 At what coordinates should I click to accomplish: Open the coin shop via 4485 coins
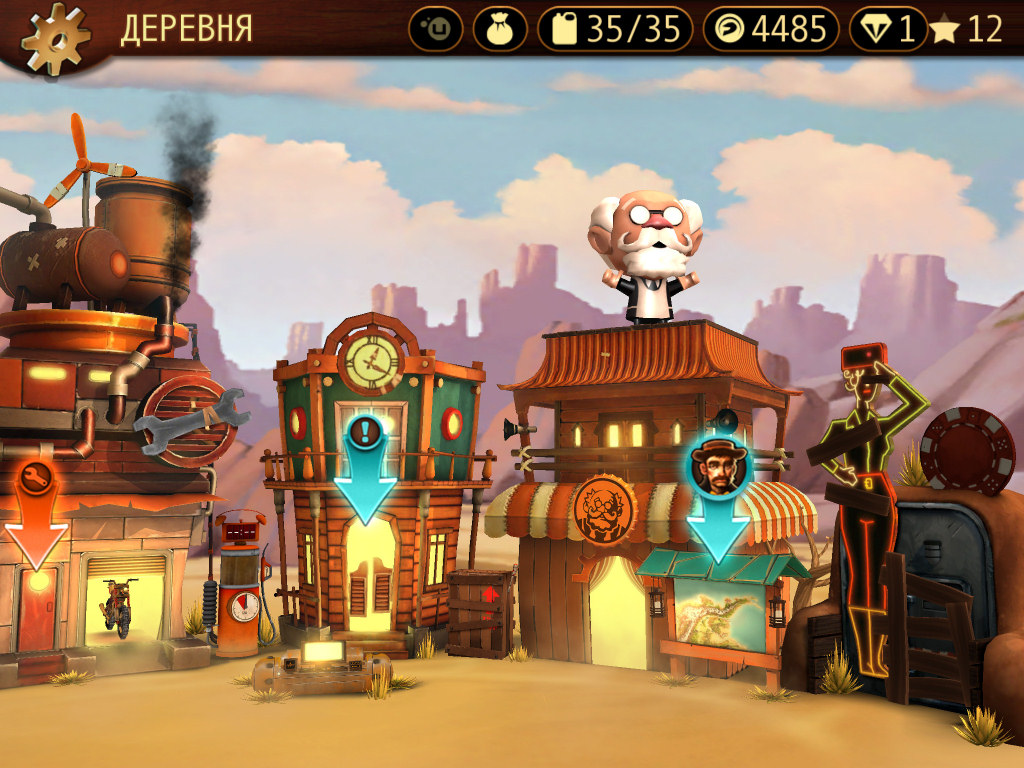pos(770,29)
